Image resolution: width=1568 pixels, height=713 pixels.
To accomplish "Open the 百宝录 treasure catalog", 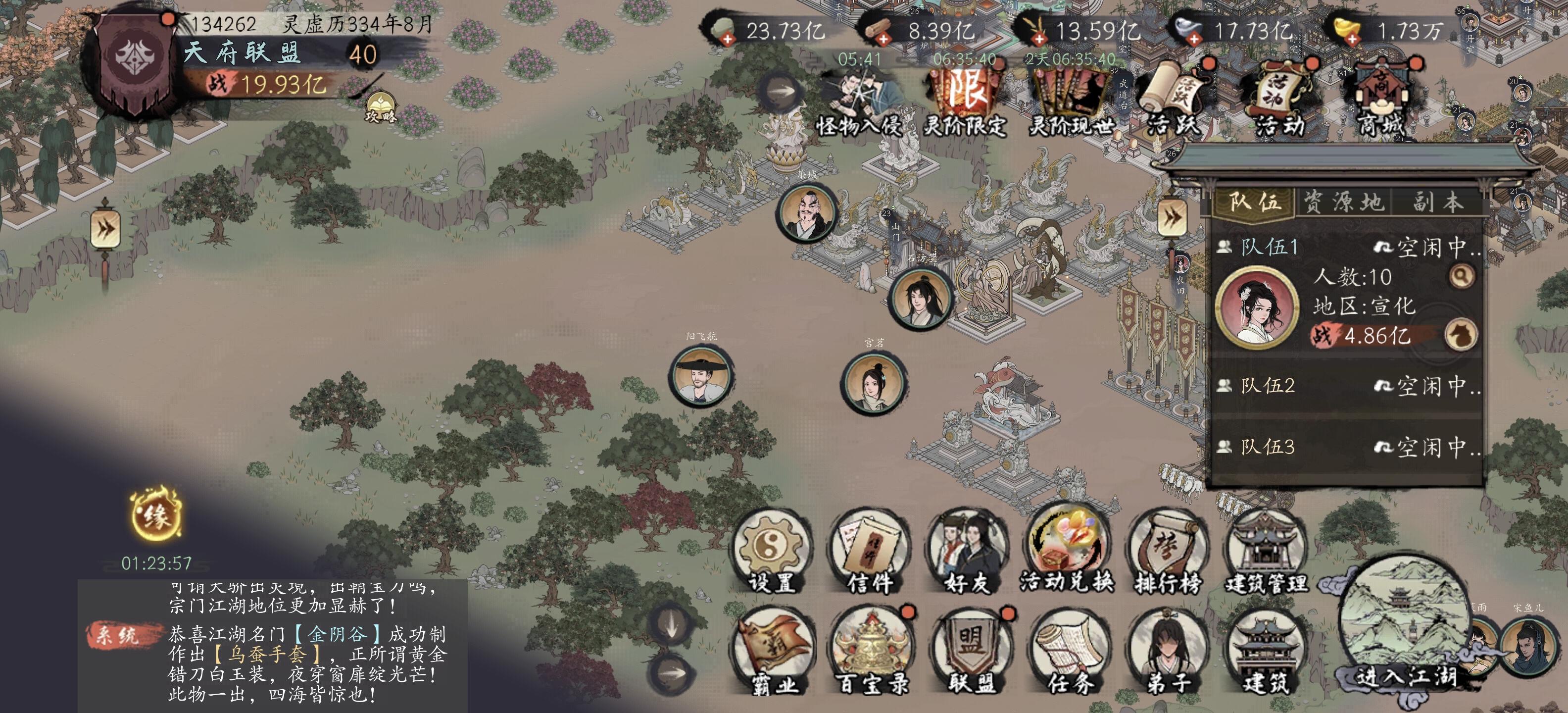I will pyautogui.click(x=872, y=653).
